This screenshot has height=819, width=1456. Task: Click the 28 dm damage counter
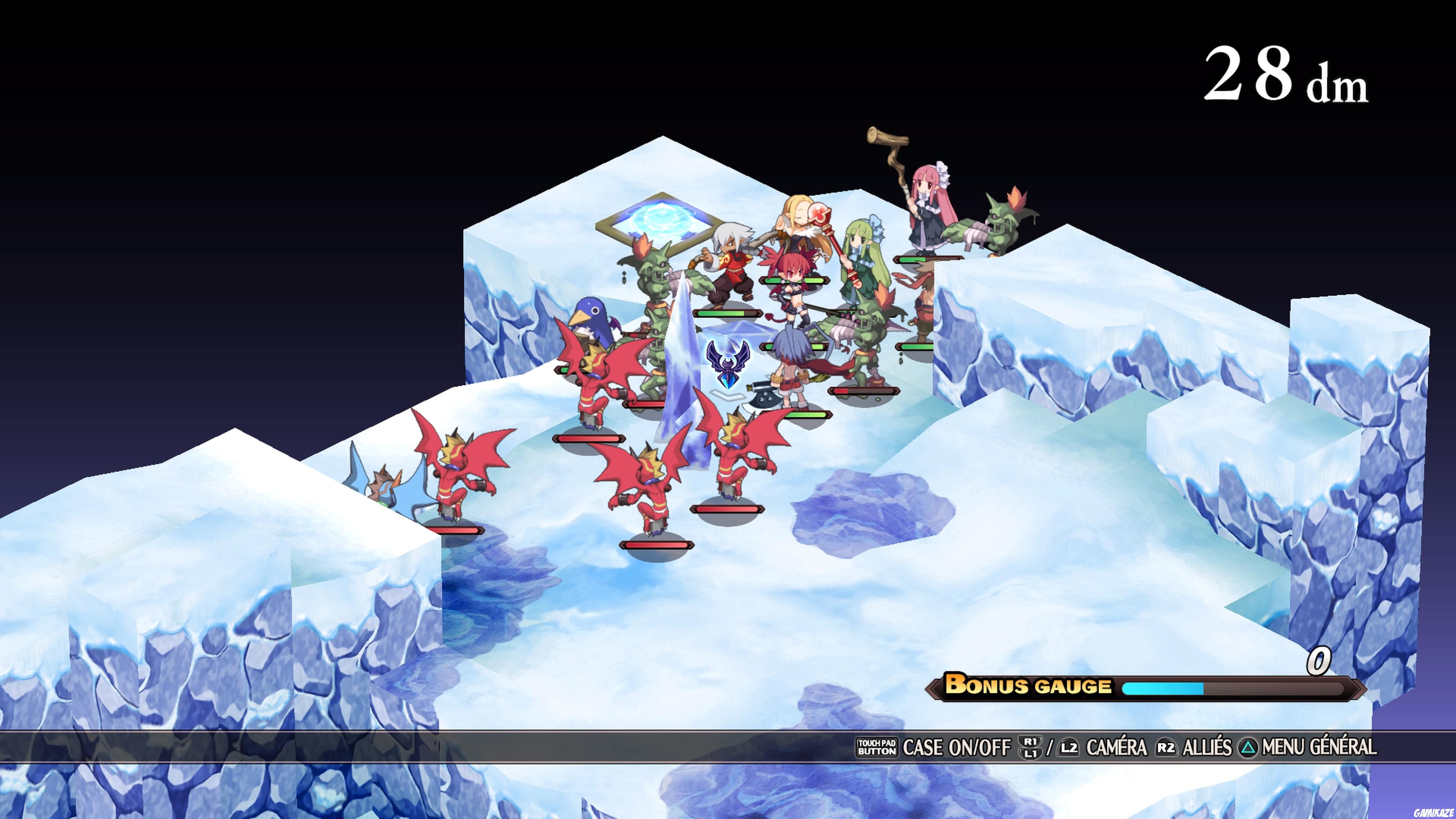point(1289,74)
